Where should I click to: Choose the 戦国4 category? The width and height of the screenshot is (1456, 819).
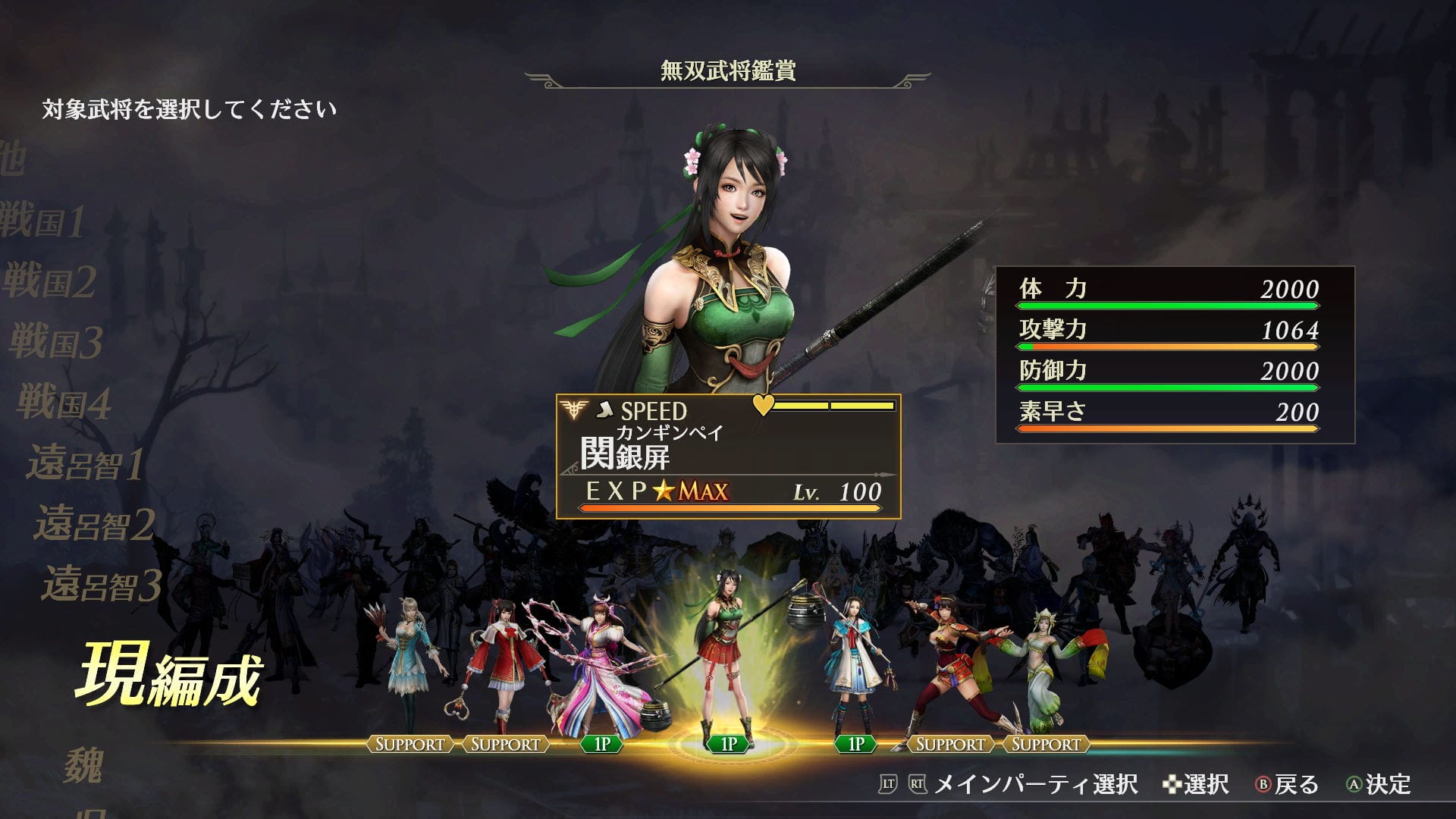(64, 402)
